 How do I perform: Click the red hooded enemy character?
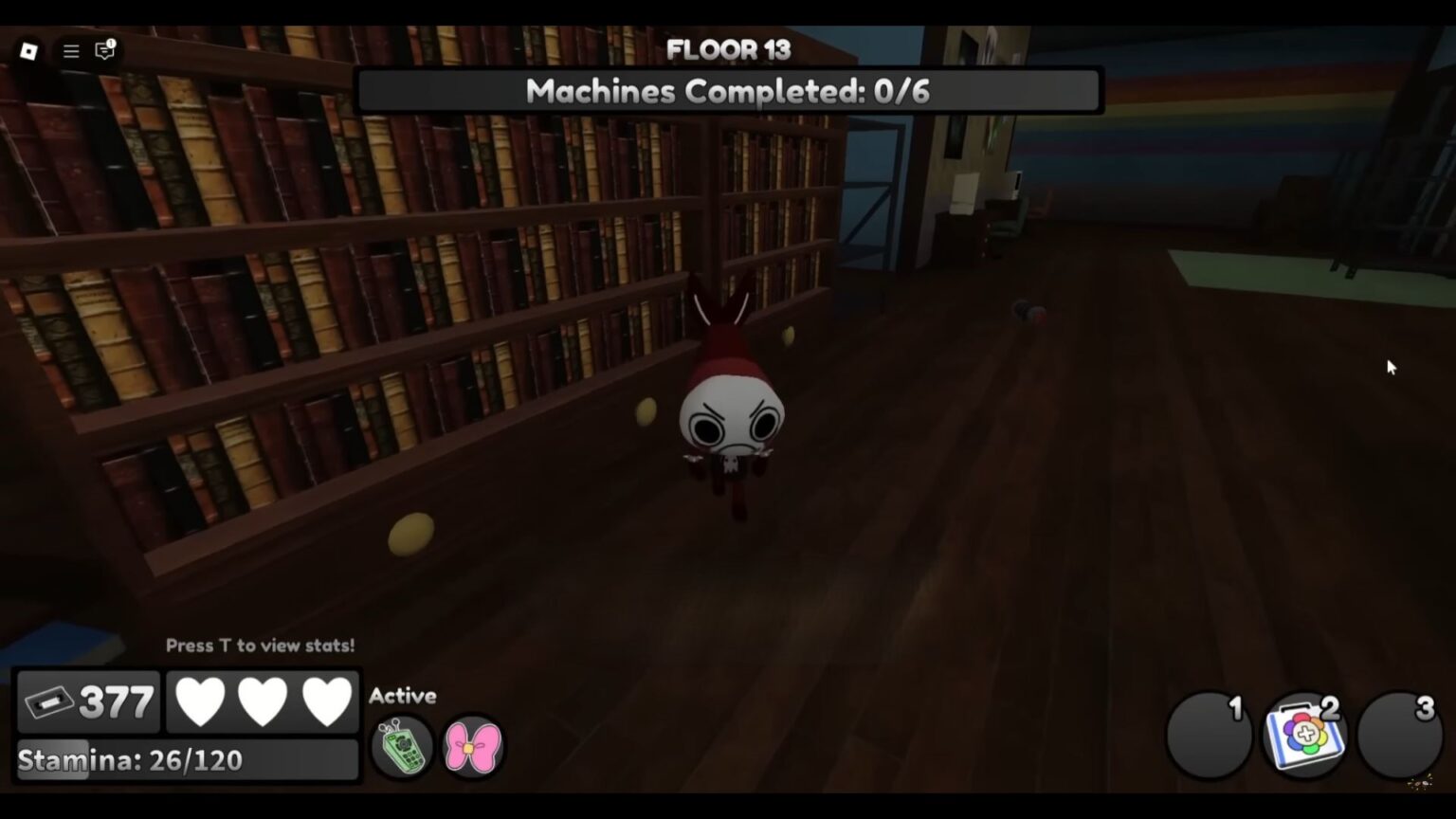730,417
